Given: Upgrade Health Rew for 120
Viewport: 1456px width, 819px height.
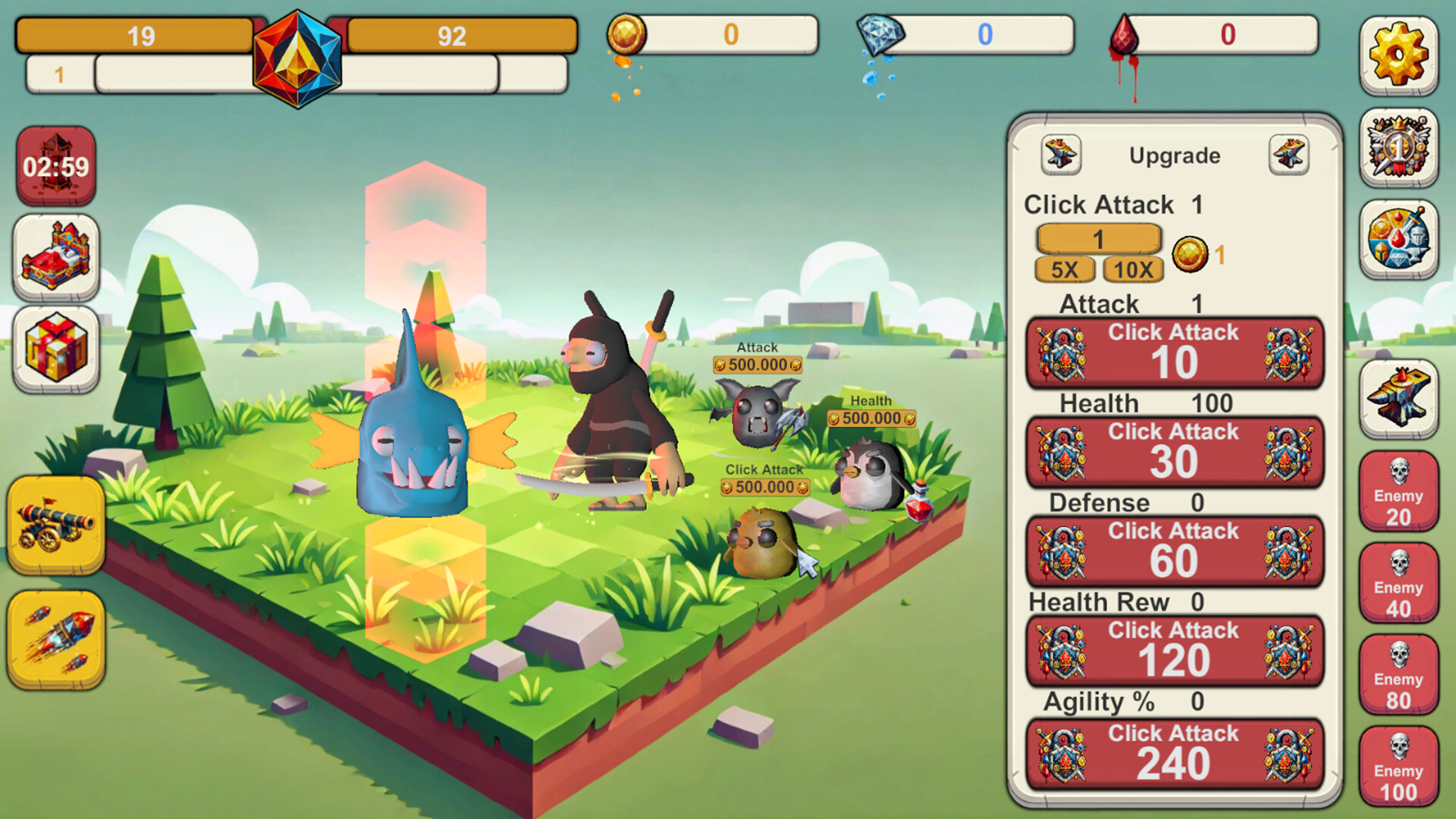Looking at the screenshot, I should tap(1174, 651).
